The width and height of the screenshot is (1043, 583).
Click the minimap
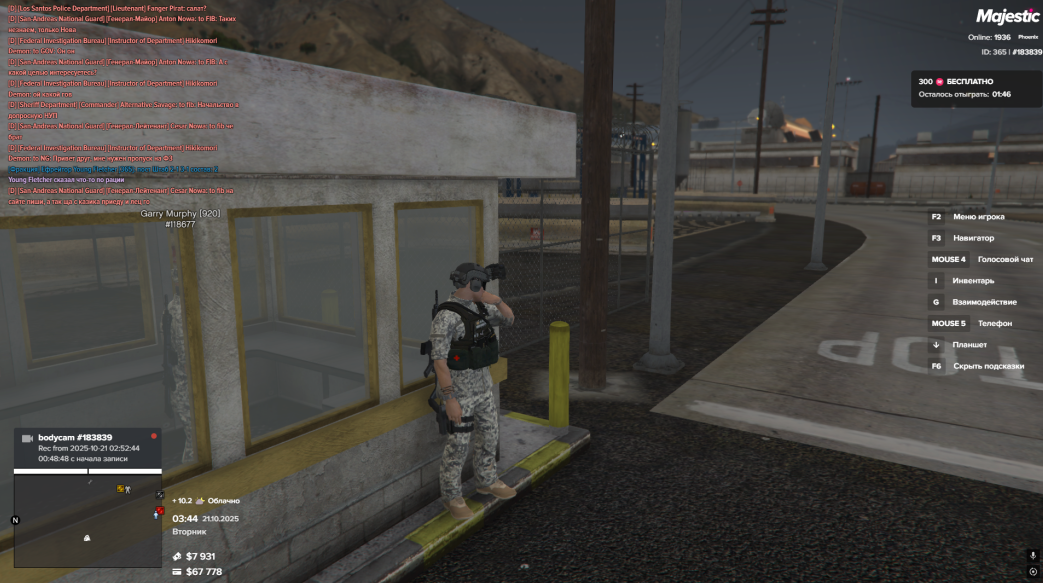87,520
